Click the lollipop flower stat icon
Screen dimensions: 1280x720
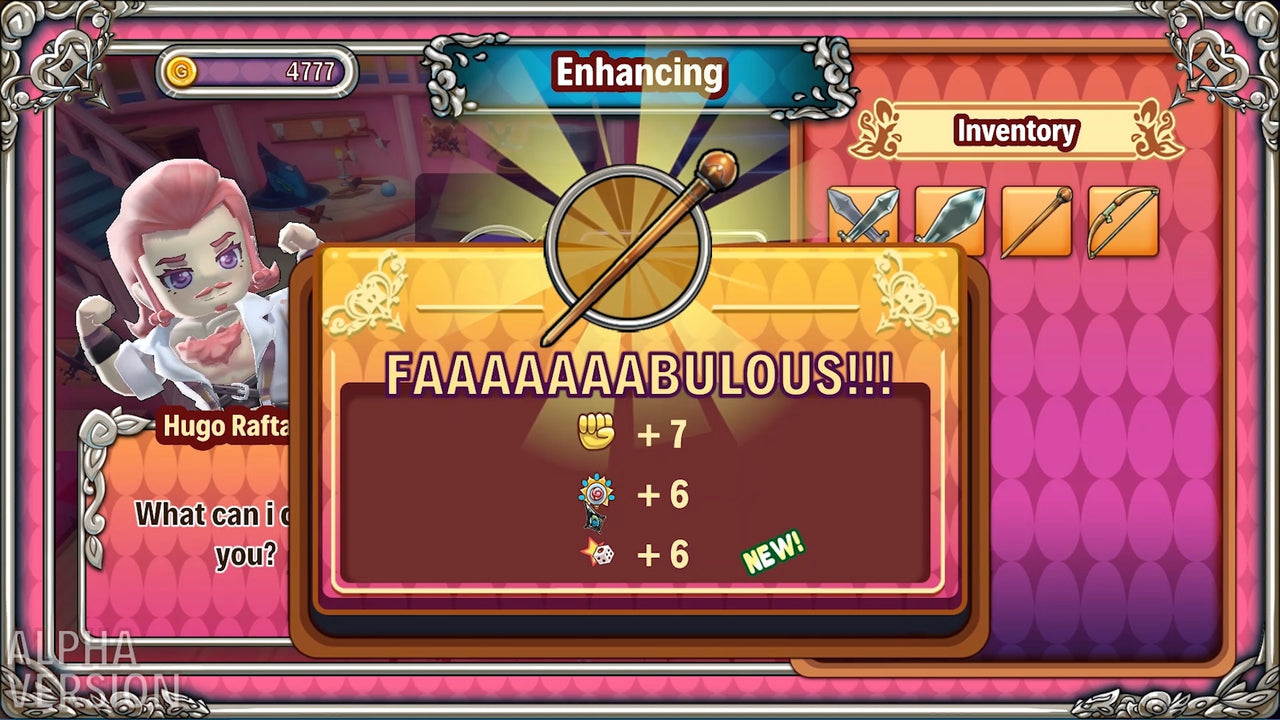(x=594, y=492)
